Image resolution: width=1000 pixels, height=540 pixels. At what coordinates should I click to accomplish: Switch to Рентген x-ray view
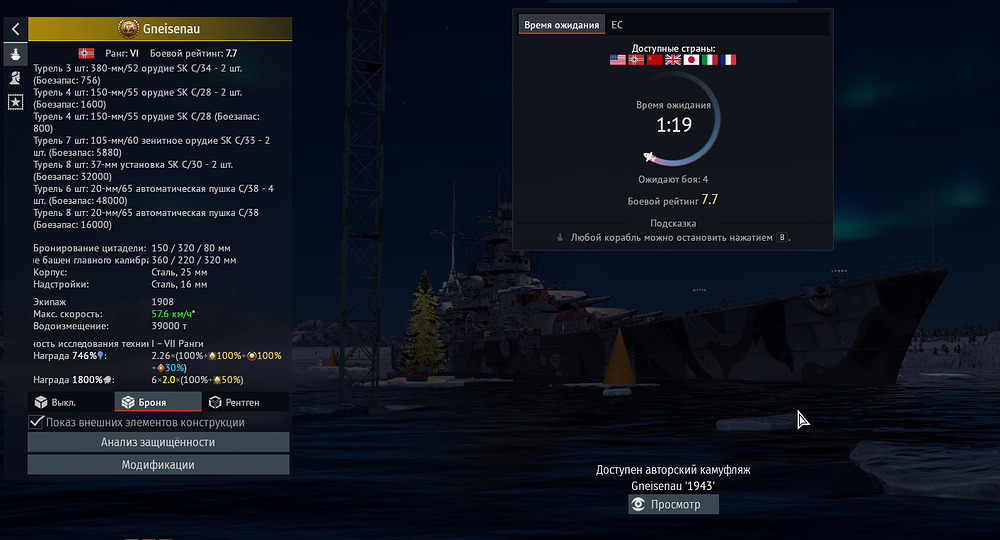point(244,402)
